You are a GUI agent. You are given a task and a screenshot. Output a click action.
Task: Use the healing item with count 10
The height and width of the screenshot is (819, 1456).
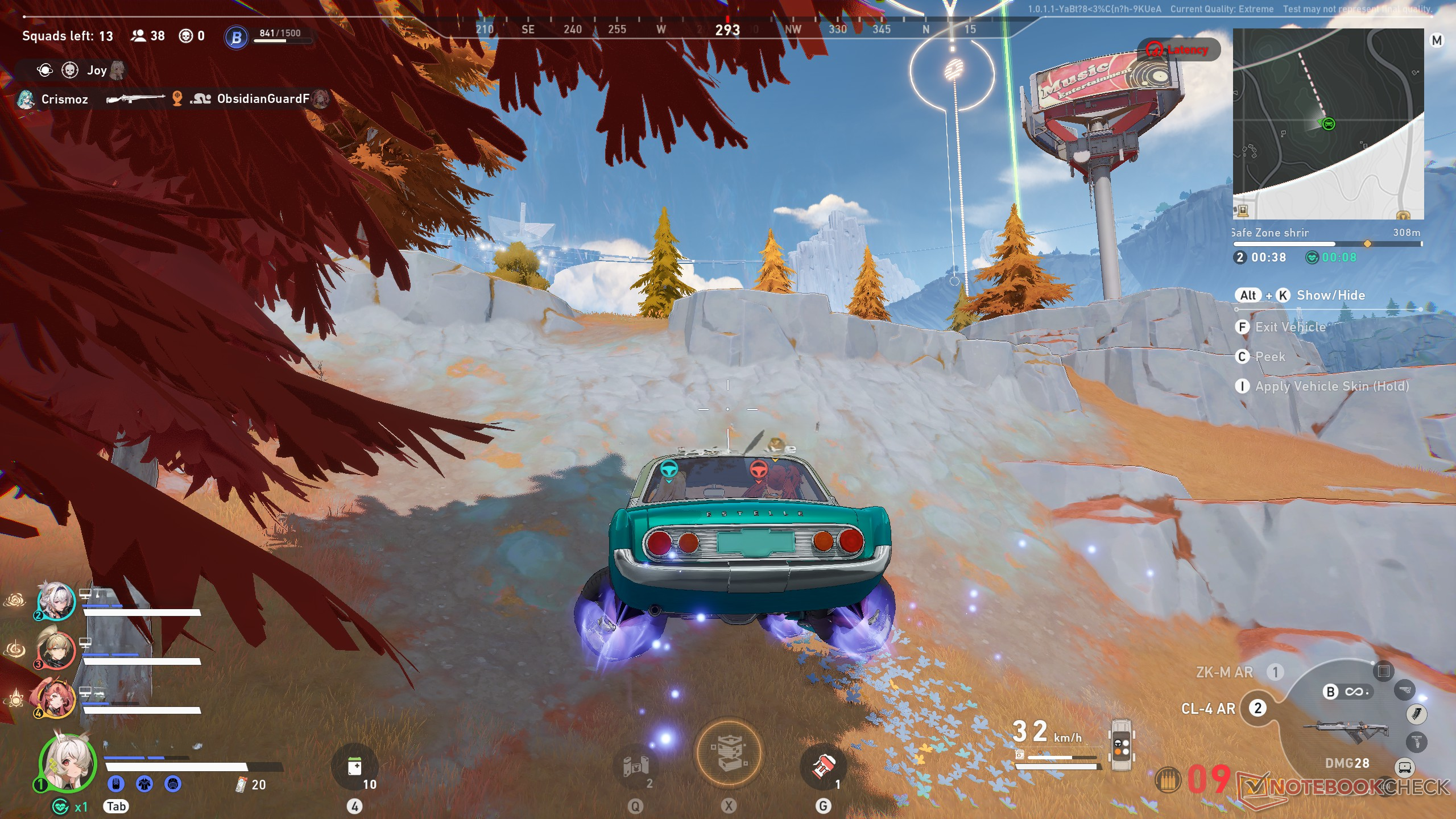(355, 767)
